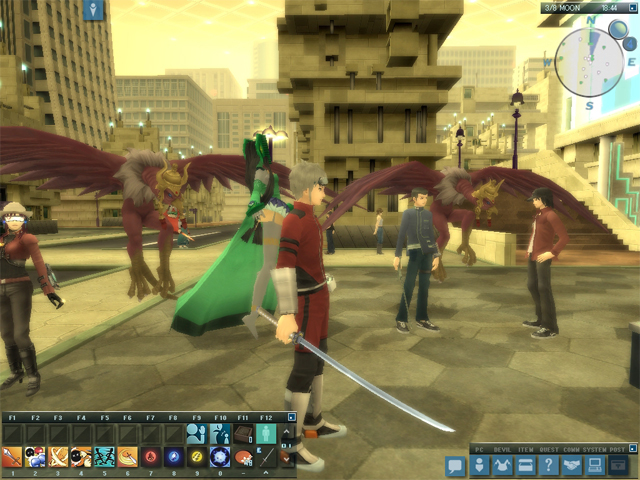Use the crossed blades skill in slot 5
Image resolution: width=640 pixels, height=480 pixels.
point(104,457)
